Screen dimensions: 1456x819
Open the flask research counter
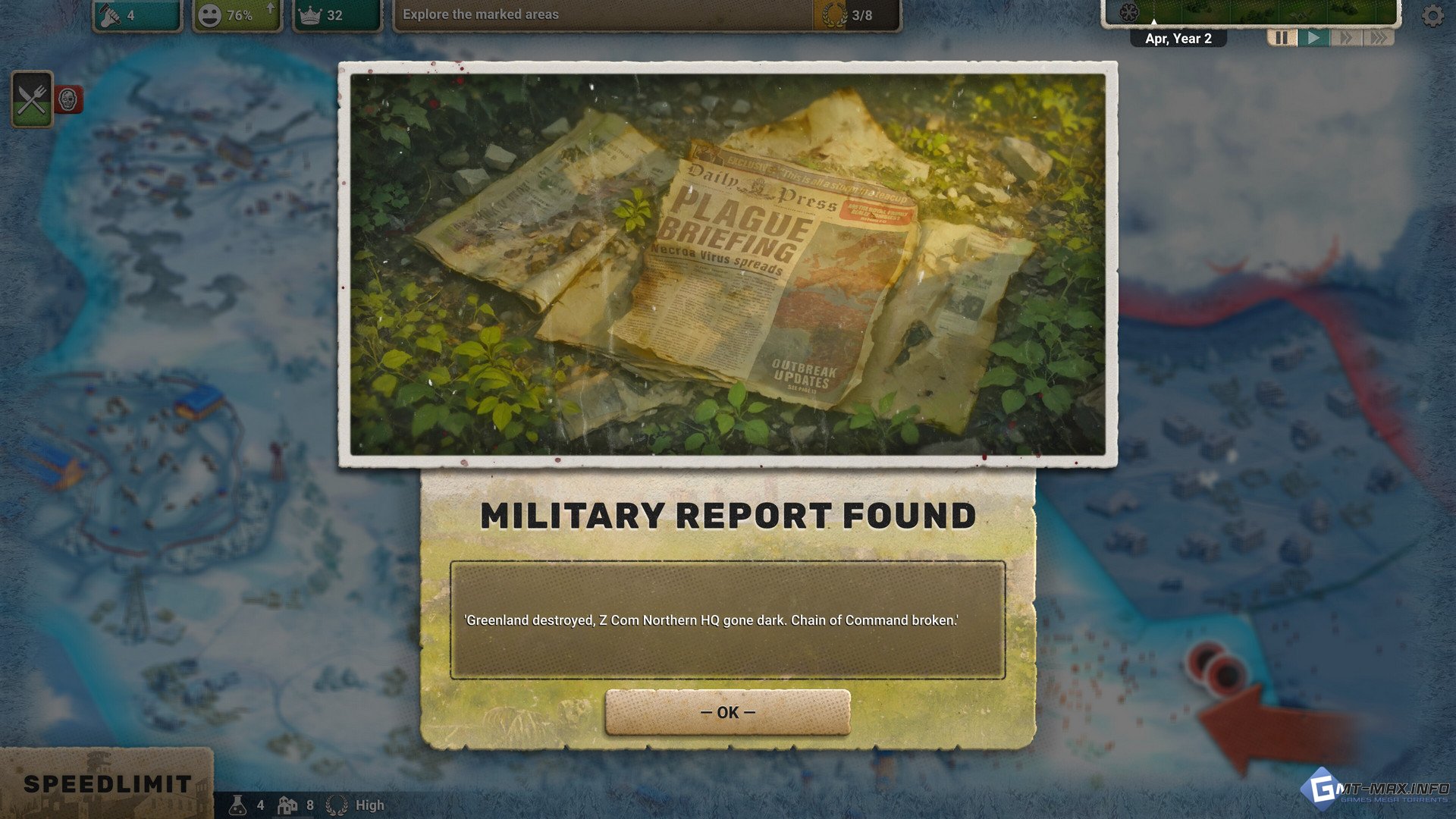(246, 805)
